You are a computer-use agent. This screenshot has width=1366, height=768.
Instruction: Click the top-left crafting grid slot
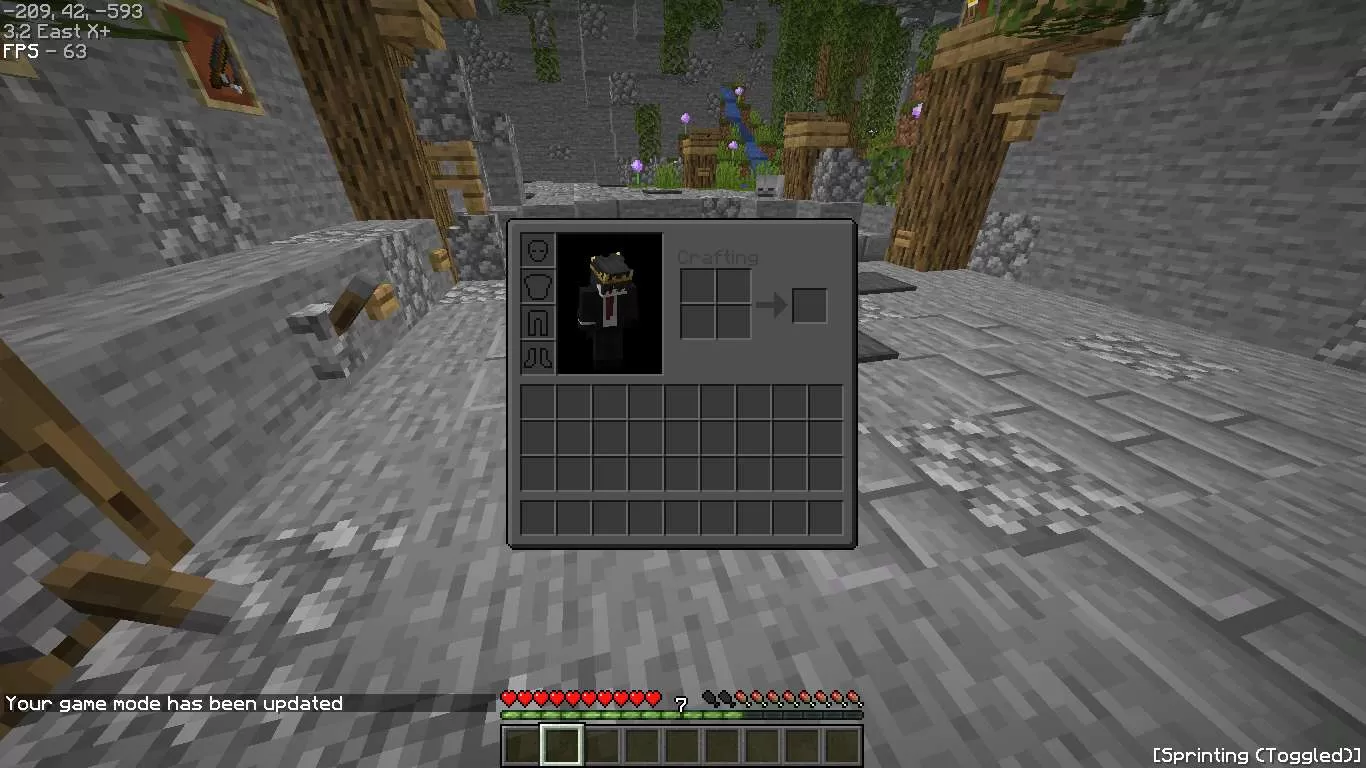click(698, 284)
